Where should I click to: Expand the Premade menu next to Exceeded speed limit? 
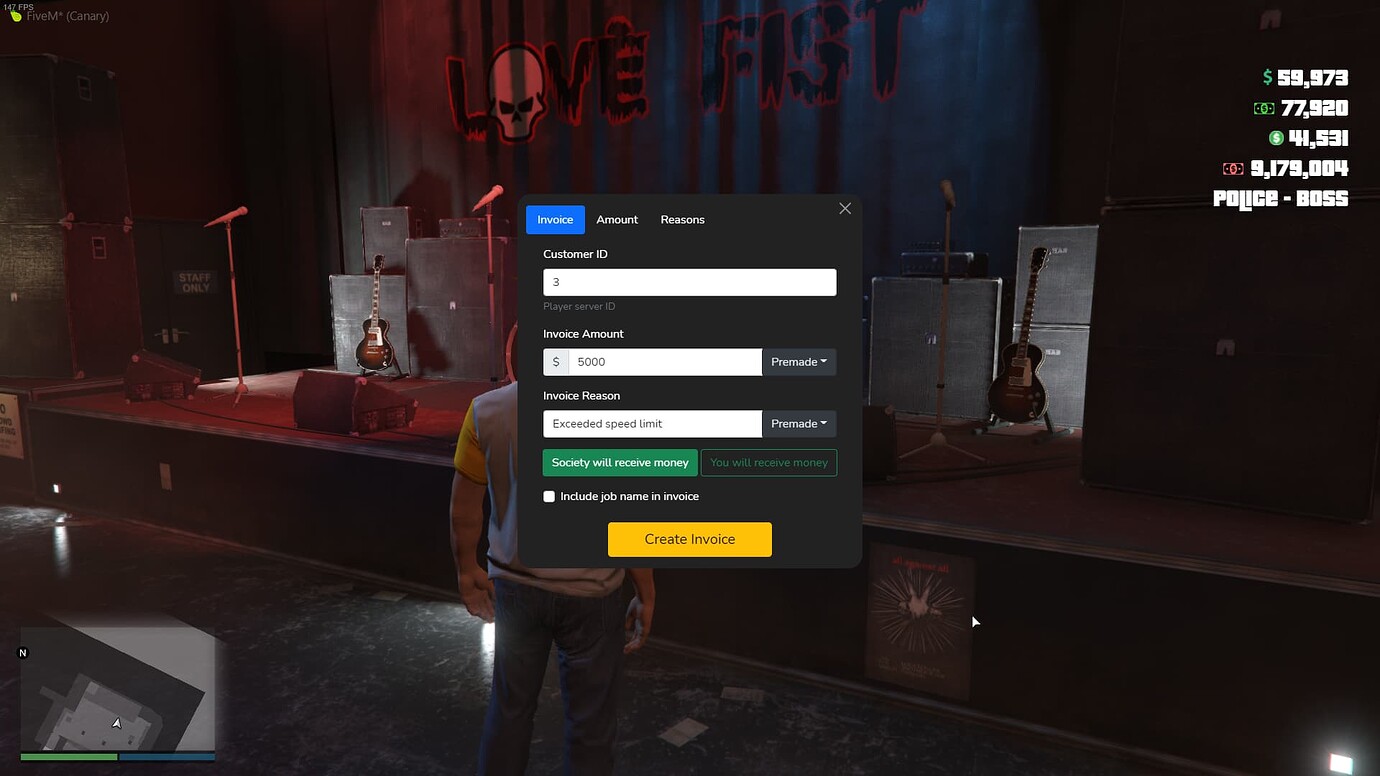click(799, 423)
